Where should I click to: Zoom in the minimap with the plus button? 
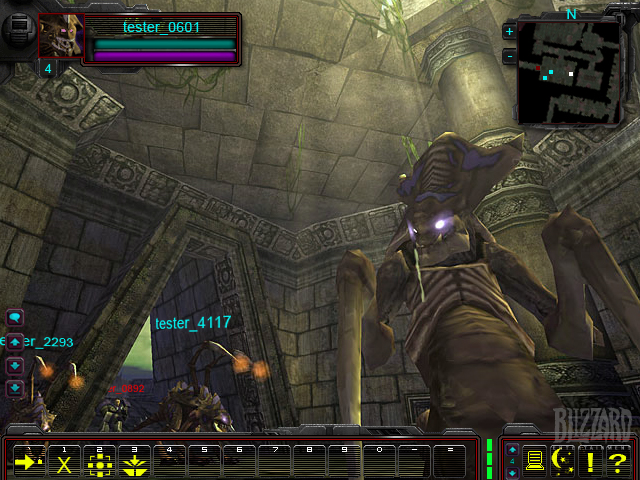pos(509,31)
